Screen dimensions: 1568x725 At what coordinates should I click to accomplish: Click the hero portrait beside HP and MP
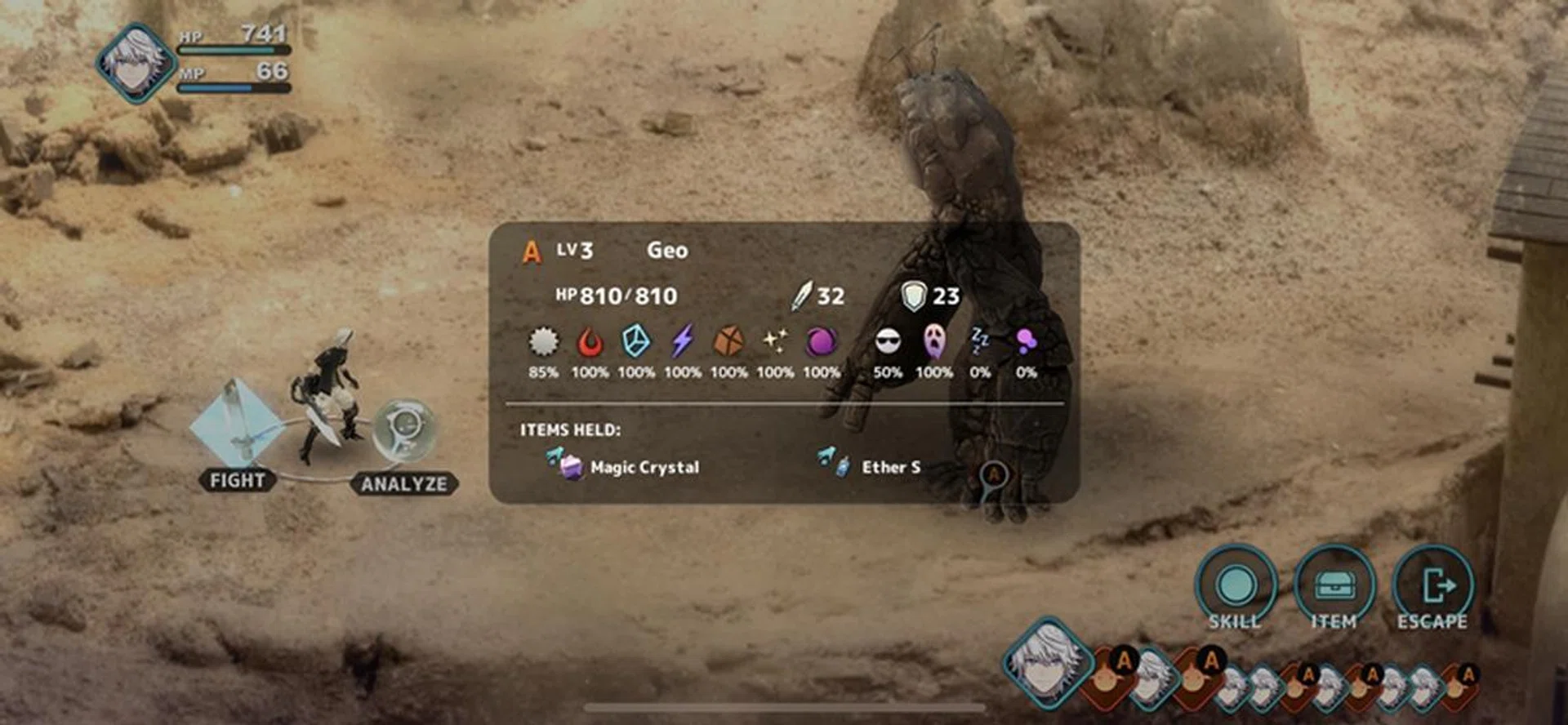point(135,64)
